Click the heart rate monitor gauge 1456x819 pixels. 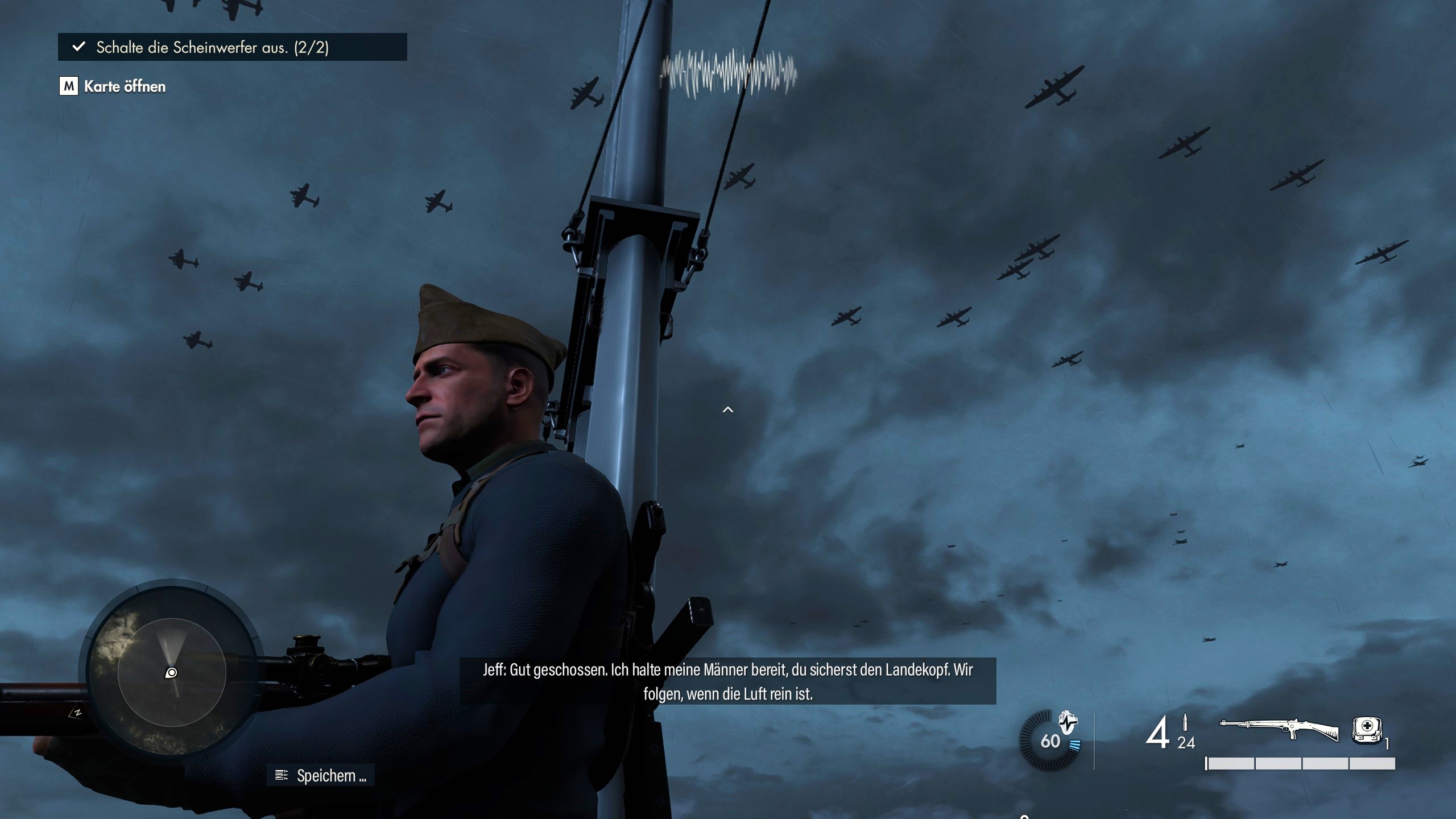(x=1050, y=740)
